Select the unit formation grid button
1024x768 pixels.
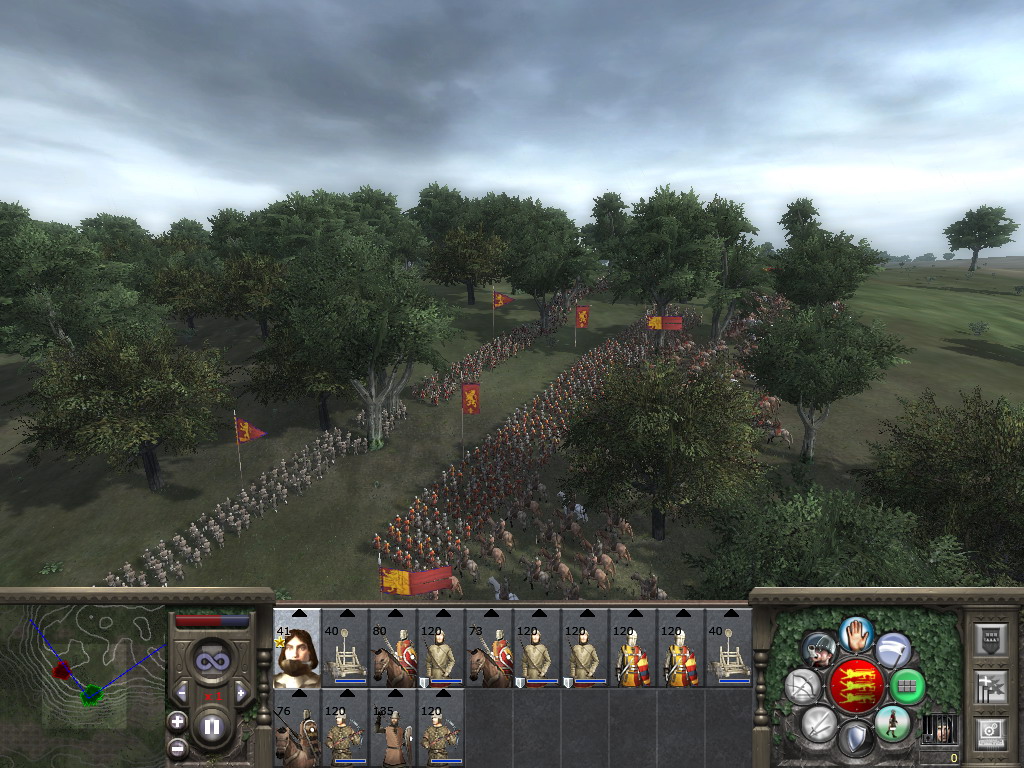(x=907, y=687)
